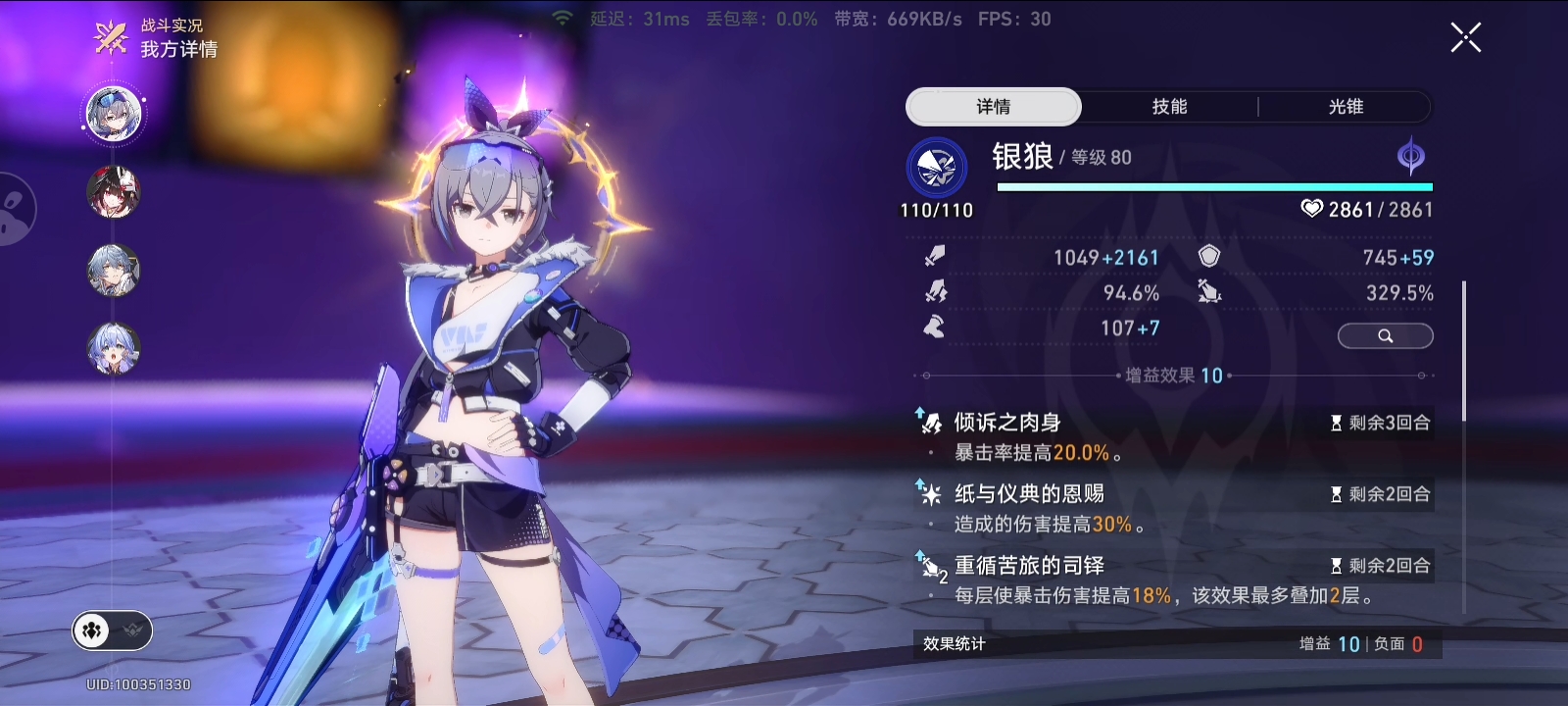Click the 战斗实况 crossed-swords header icon
This screenshot has width=1568, height=706.
111,38
